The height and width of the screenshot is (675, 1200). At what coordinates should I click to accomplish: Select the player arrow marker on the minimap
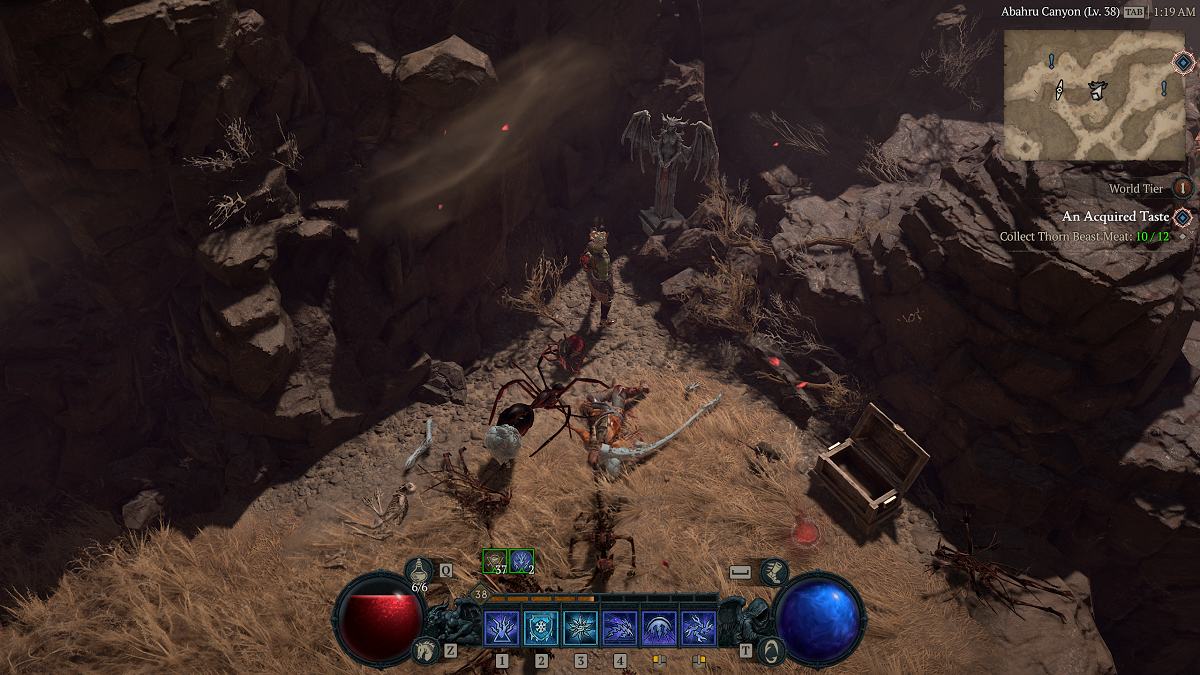coord(1097,91)
